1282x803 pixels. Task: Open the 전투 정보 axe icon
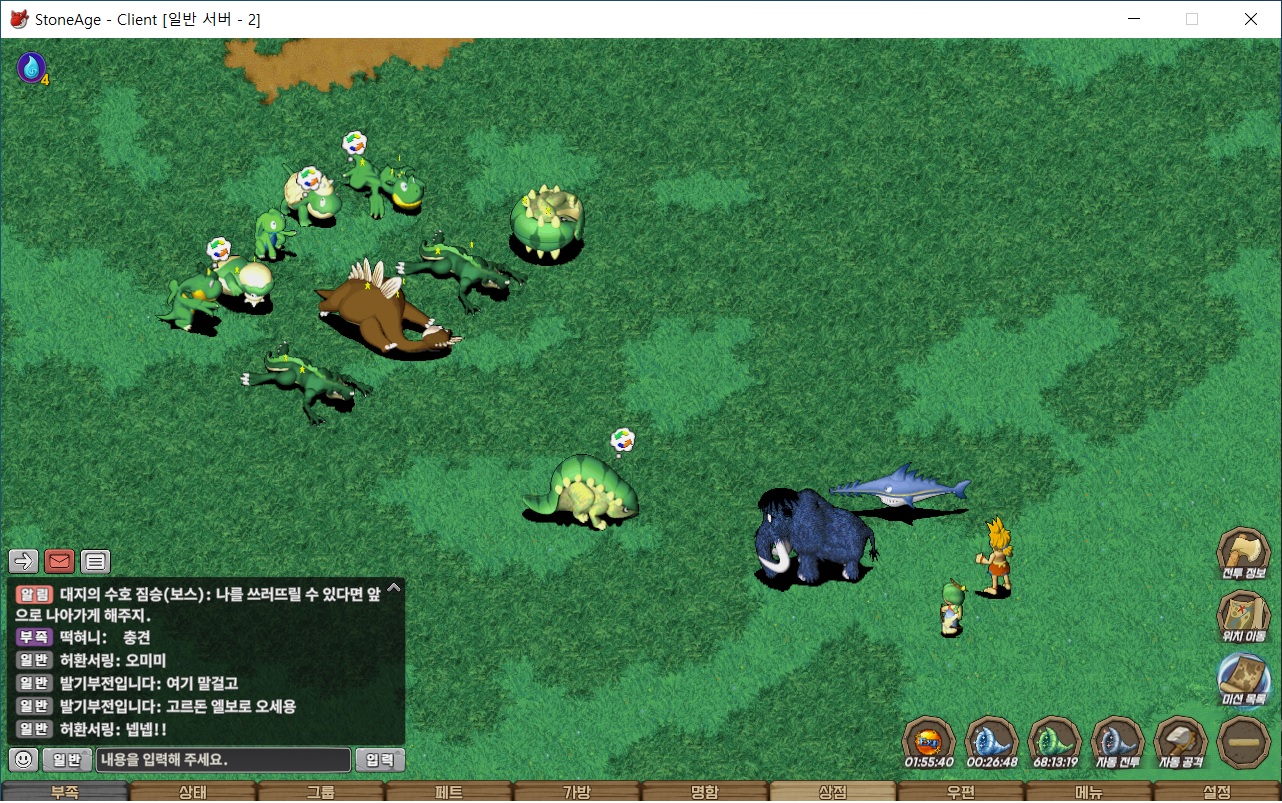click(x=1243, y=553)
